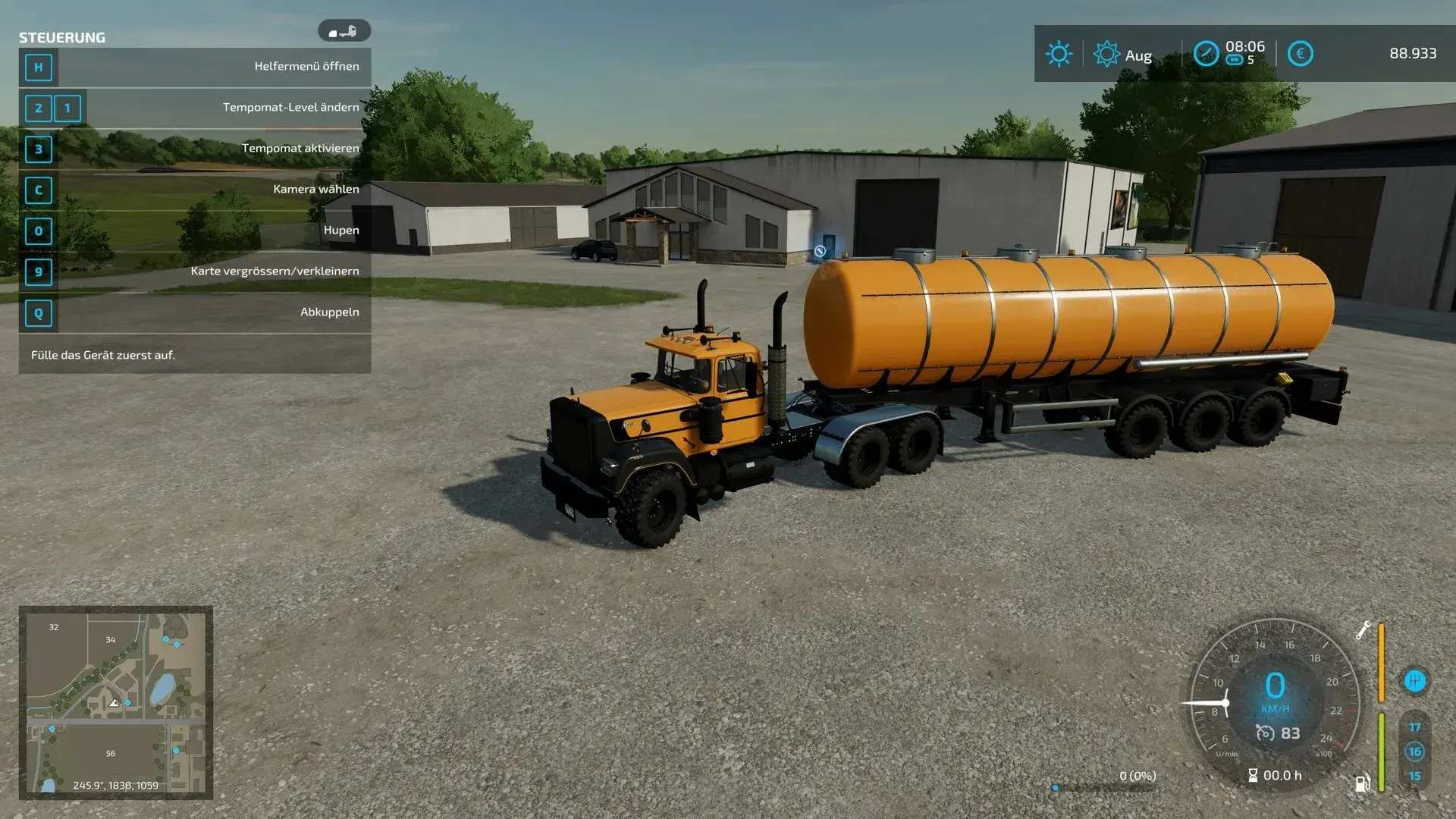Select the cruise control icon beside 83
This screenshot has width=1456, height=819.
[x=1265, y=733]
